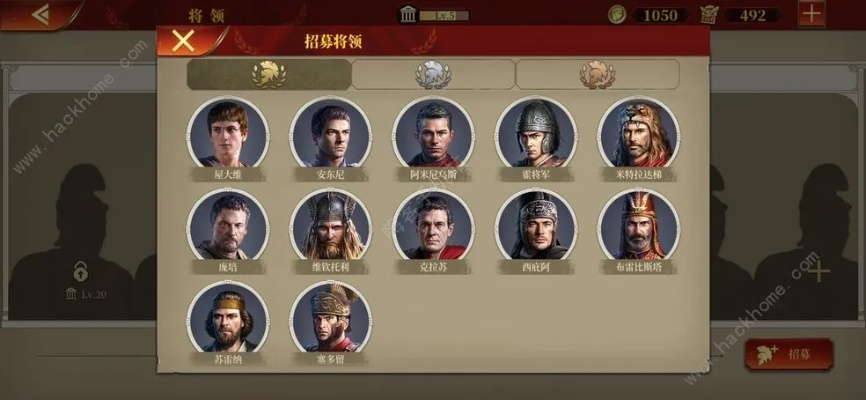This screenshot has width=866, height=400.
Task: Pick the 塞多留 plumed-helmet general
Action: pyautogui.click(x=330, y=317)
